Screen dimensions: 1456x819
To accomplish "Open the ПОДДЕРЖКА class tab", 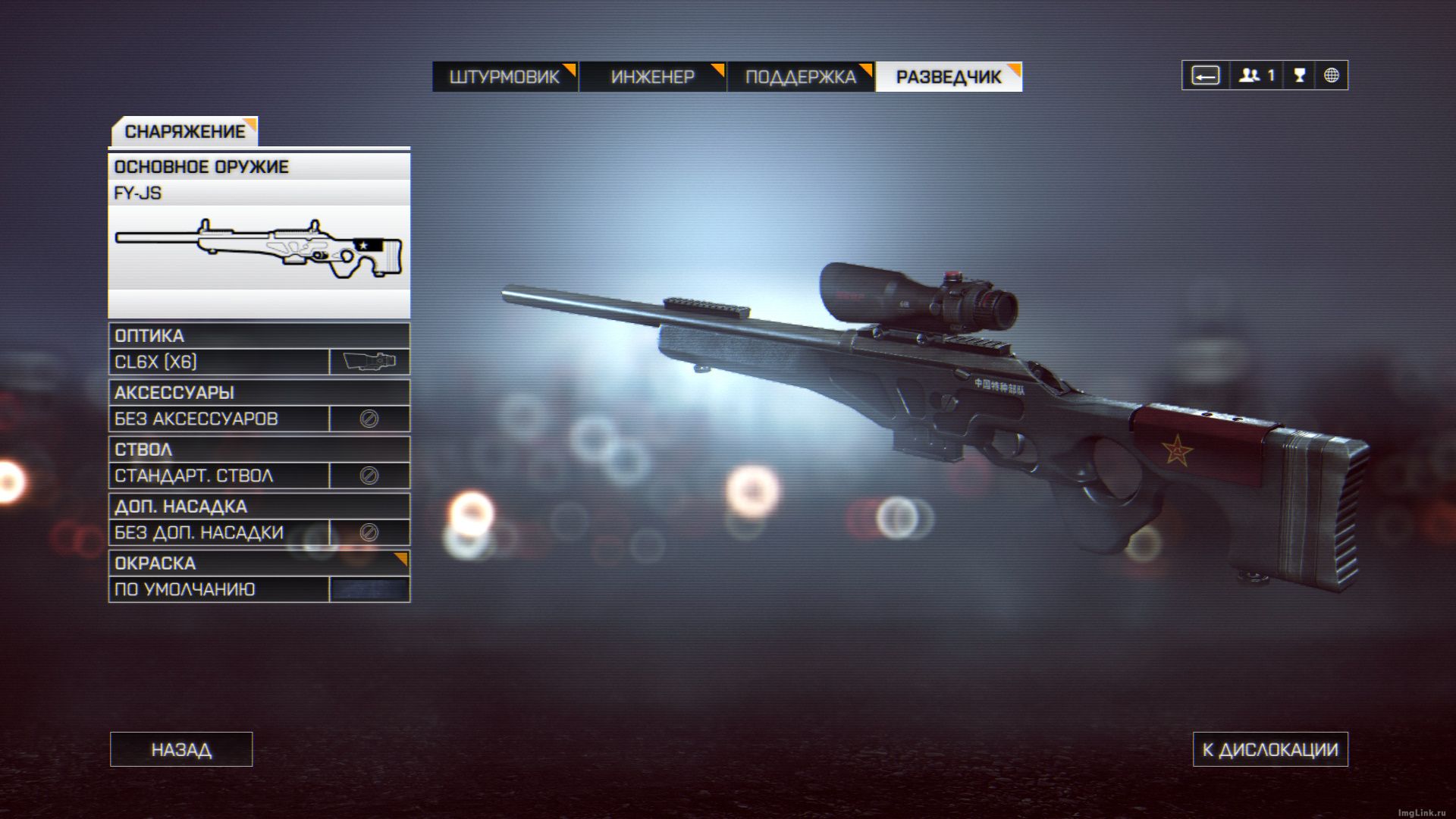I will 800,77.
